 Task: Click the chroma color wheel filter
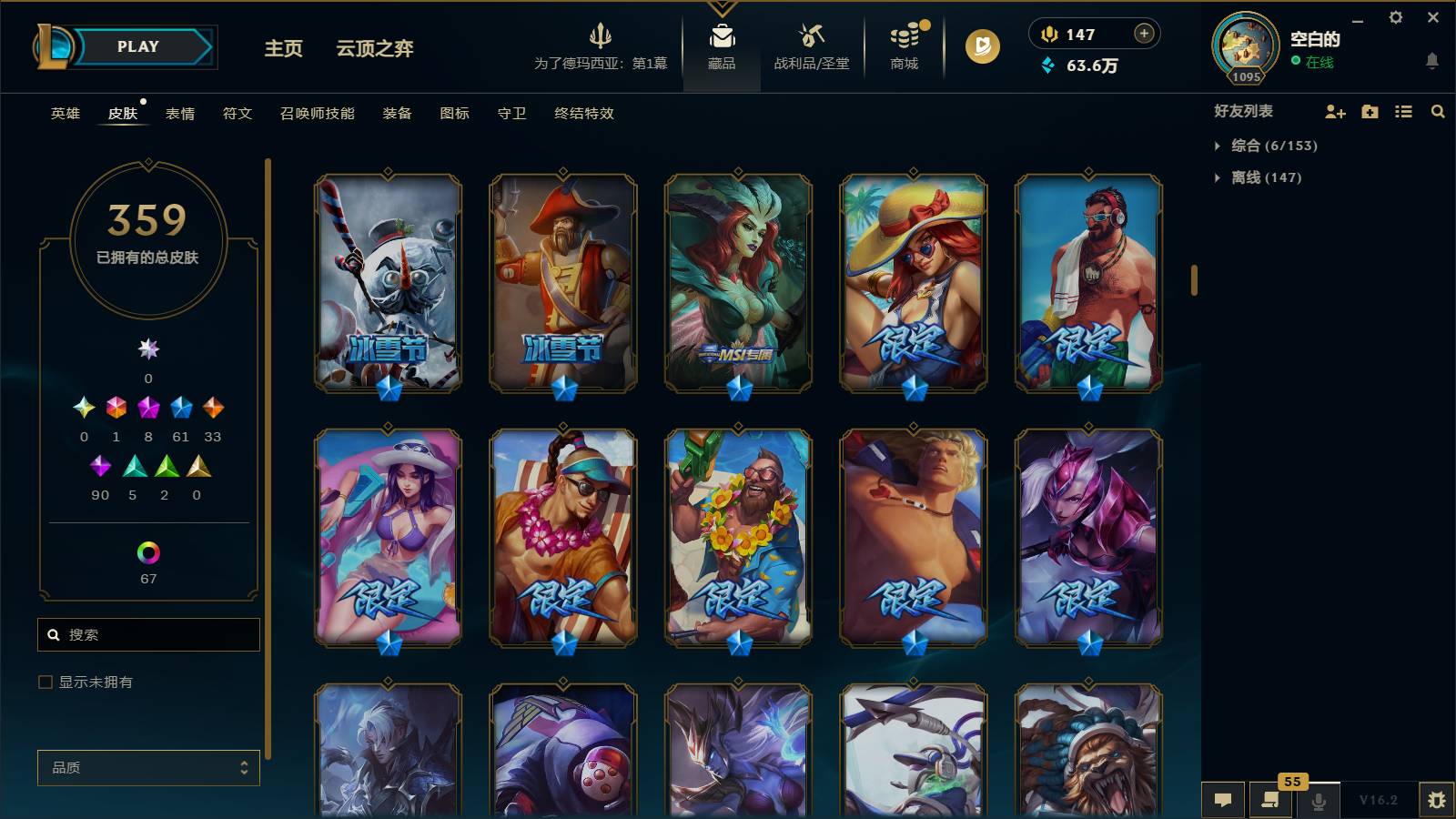[x=147, y=550]
